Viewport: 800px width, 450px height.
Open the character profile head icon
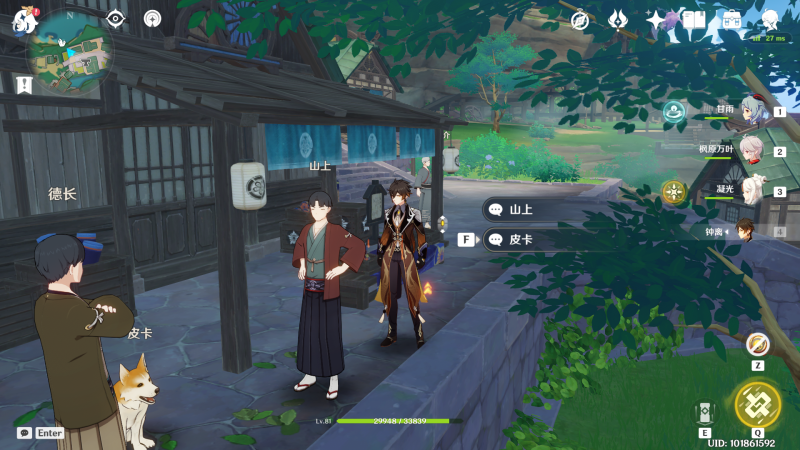pos(770,20)
